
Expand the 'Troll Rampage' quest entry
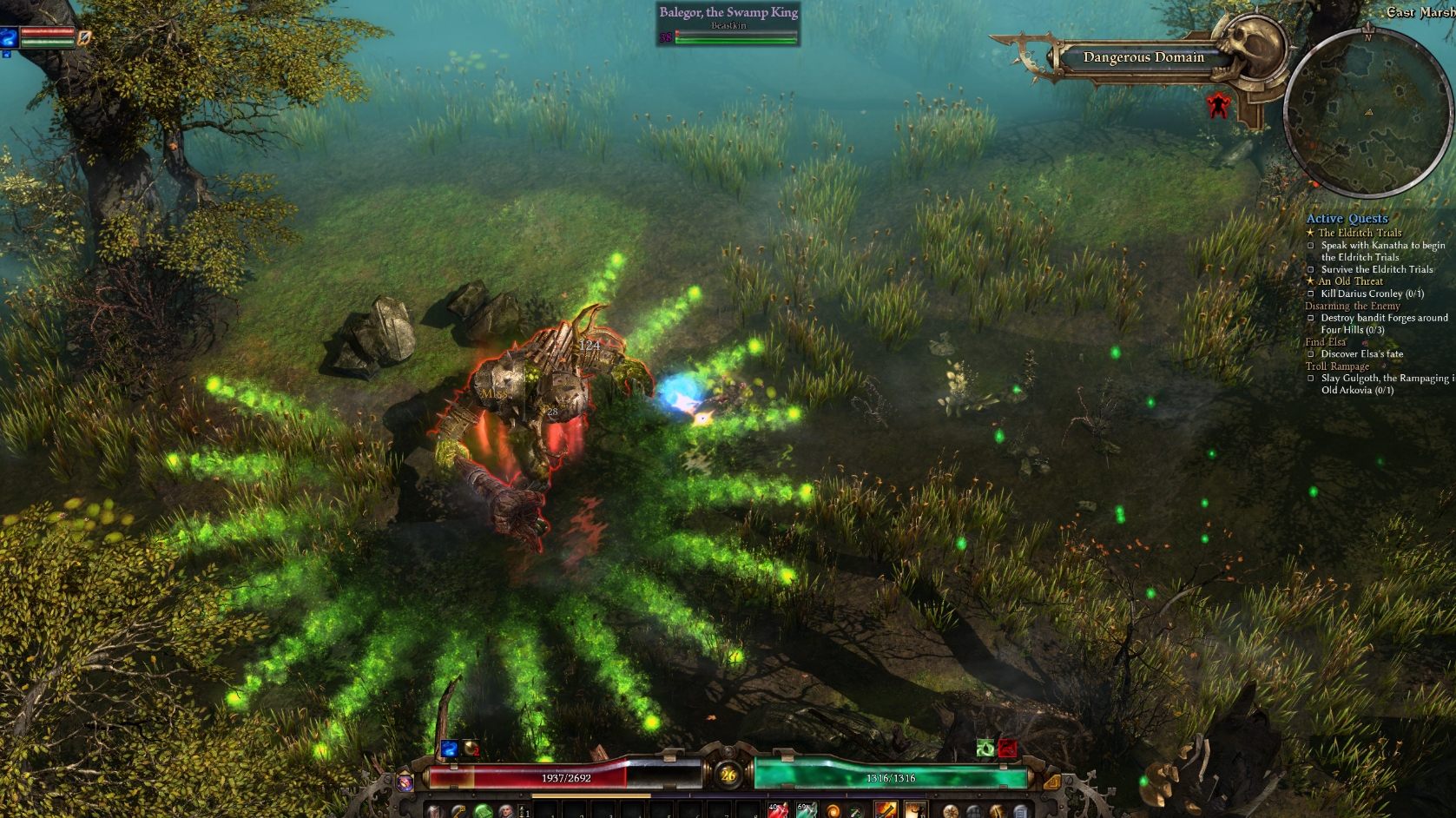[1338, 366]
